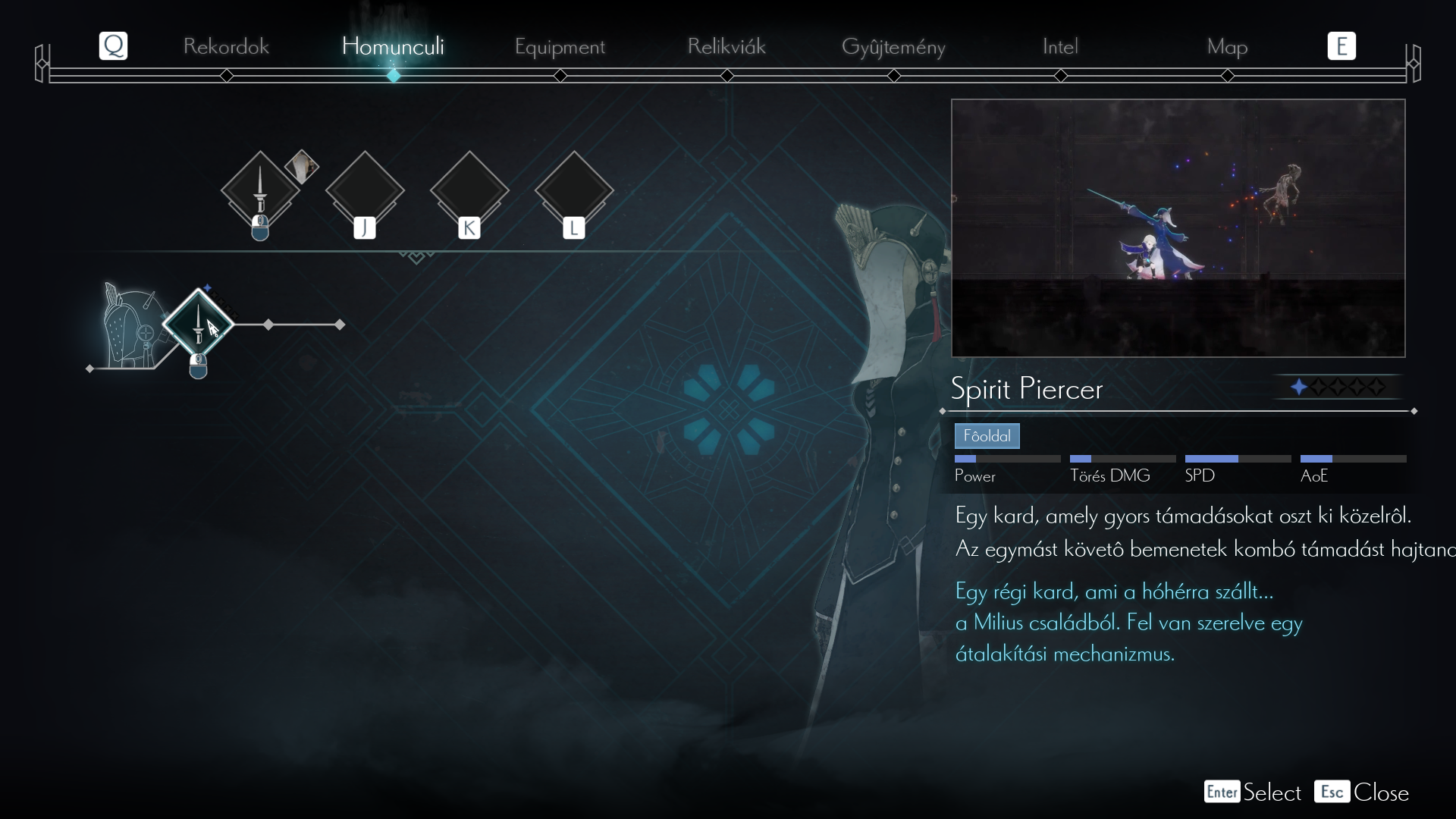1456x819 pixels.
Task: Show the Intel tab
Action: click(x=1060, y=46)
